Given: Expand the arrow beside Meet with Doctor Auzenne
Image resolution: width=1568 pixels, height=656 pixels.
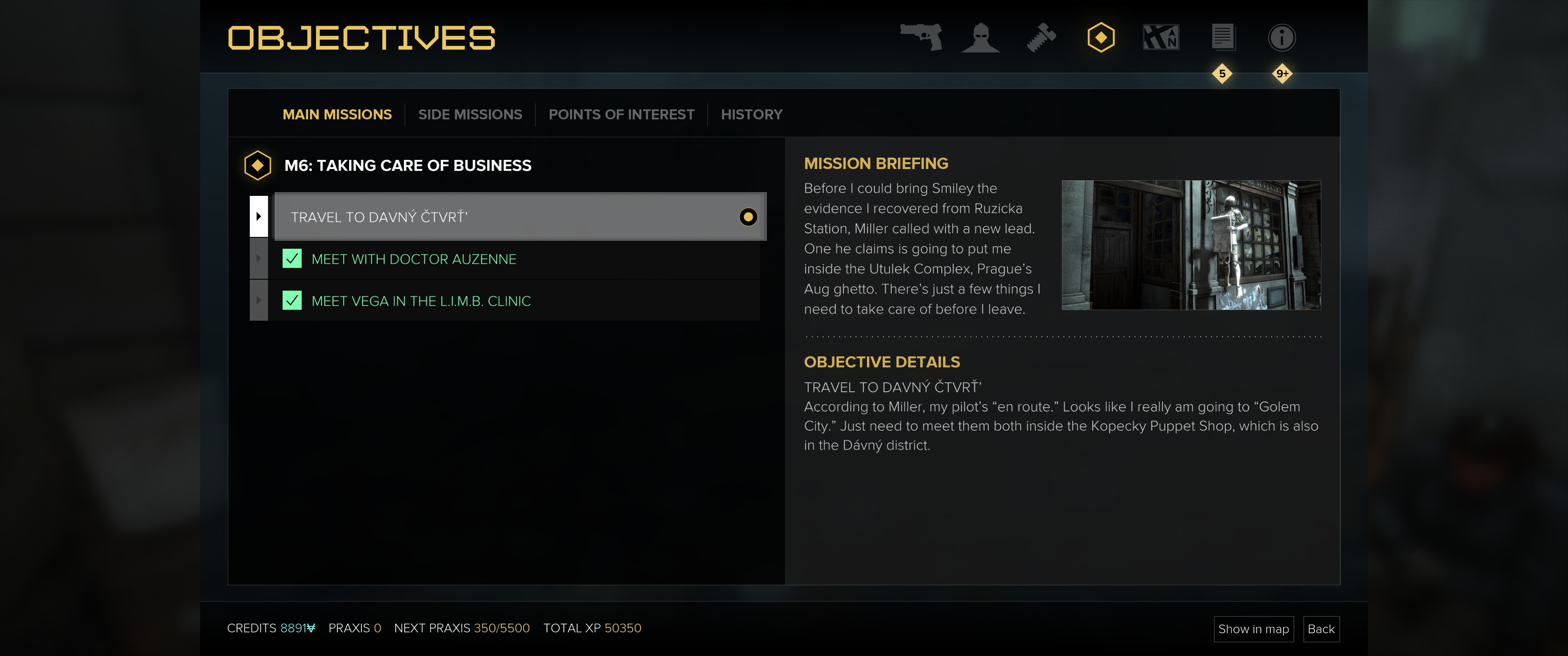Looking at the screenshot, I should tap(259, 259).
